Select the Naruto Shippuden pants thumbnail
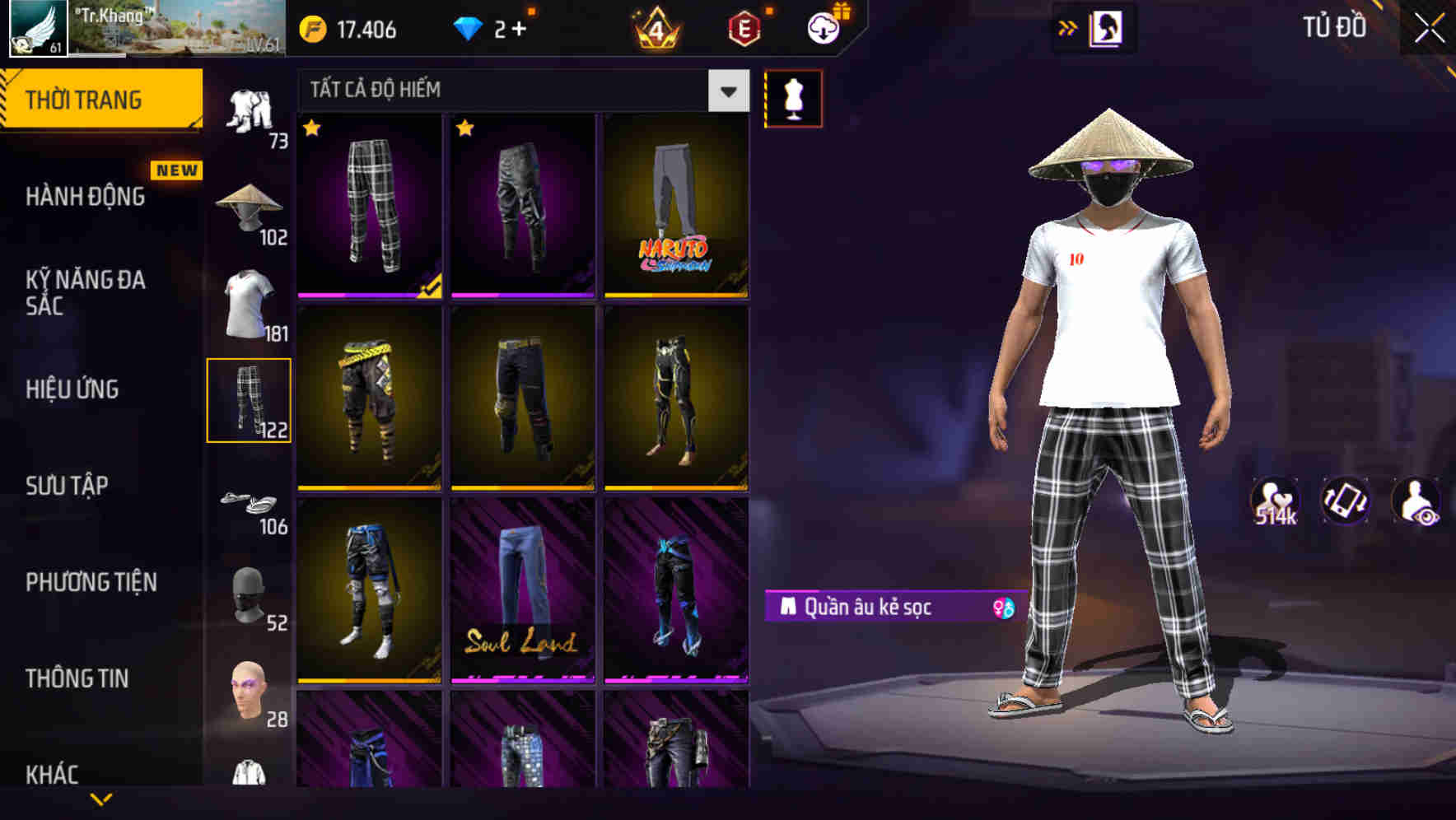This screenshot has height=820, width=1456. [675, 206]
